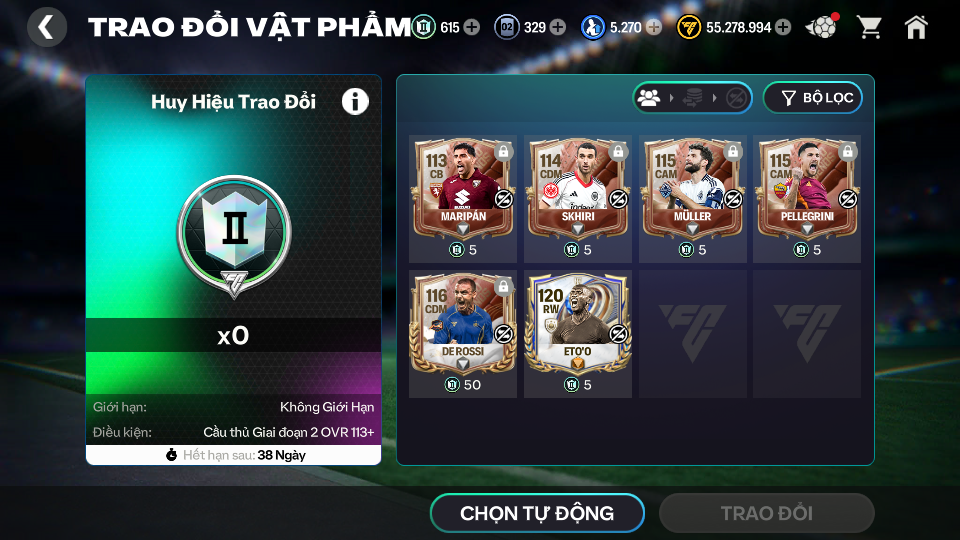The image size is (960, 540).
Task: Tap the Chọn Tự Động button
Action: [x=537, y=514]
